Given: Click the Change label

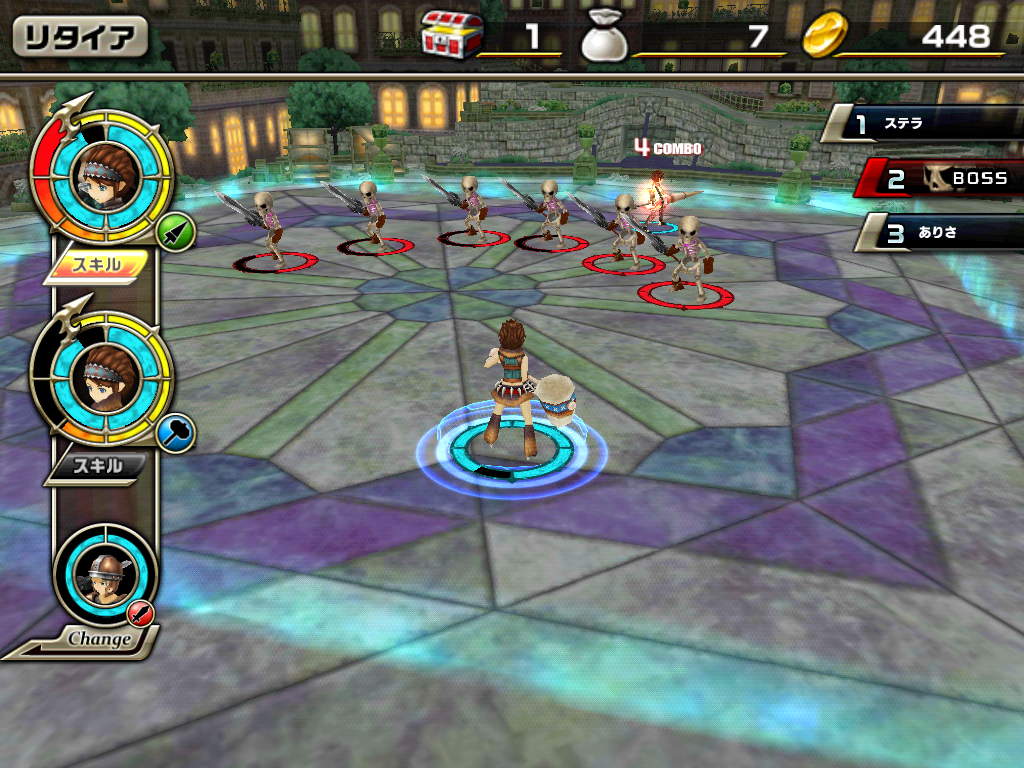Looking at the screenshot, I should 100,638.
